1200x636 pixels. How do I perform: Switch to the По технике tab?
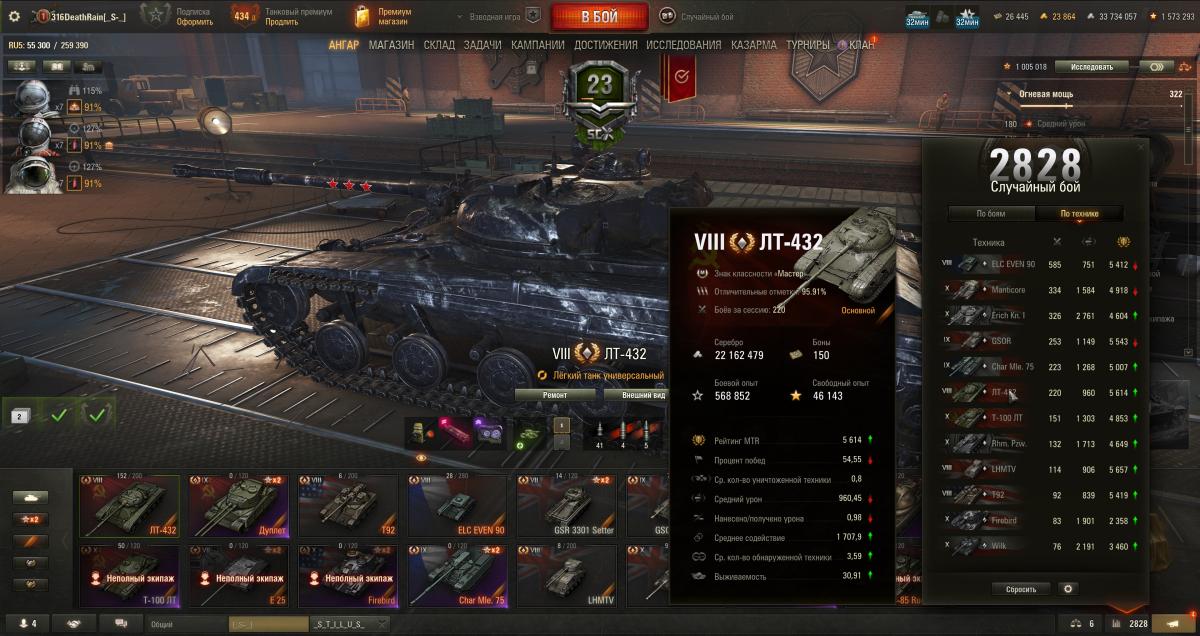(1079, 213)
